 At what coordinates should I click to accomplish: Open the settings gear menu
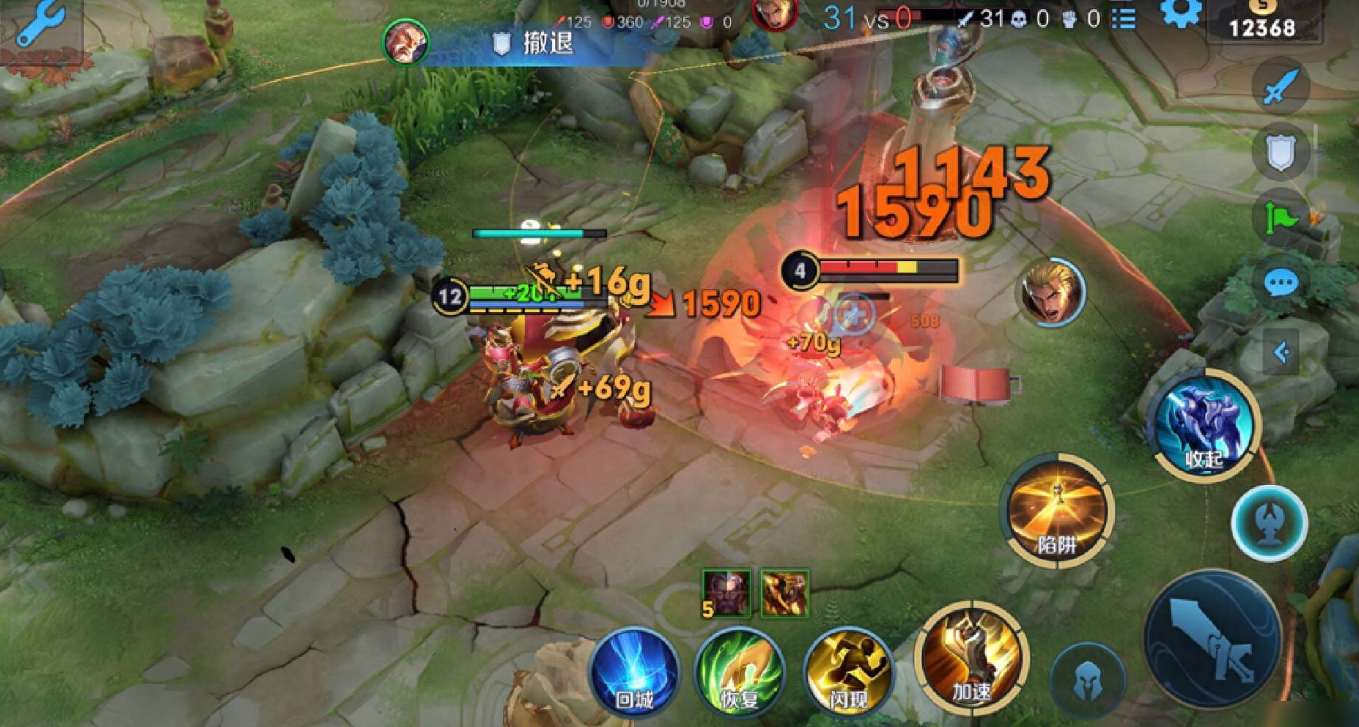point(1180,14)
